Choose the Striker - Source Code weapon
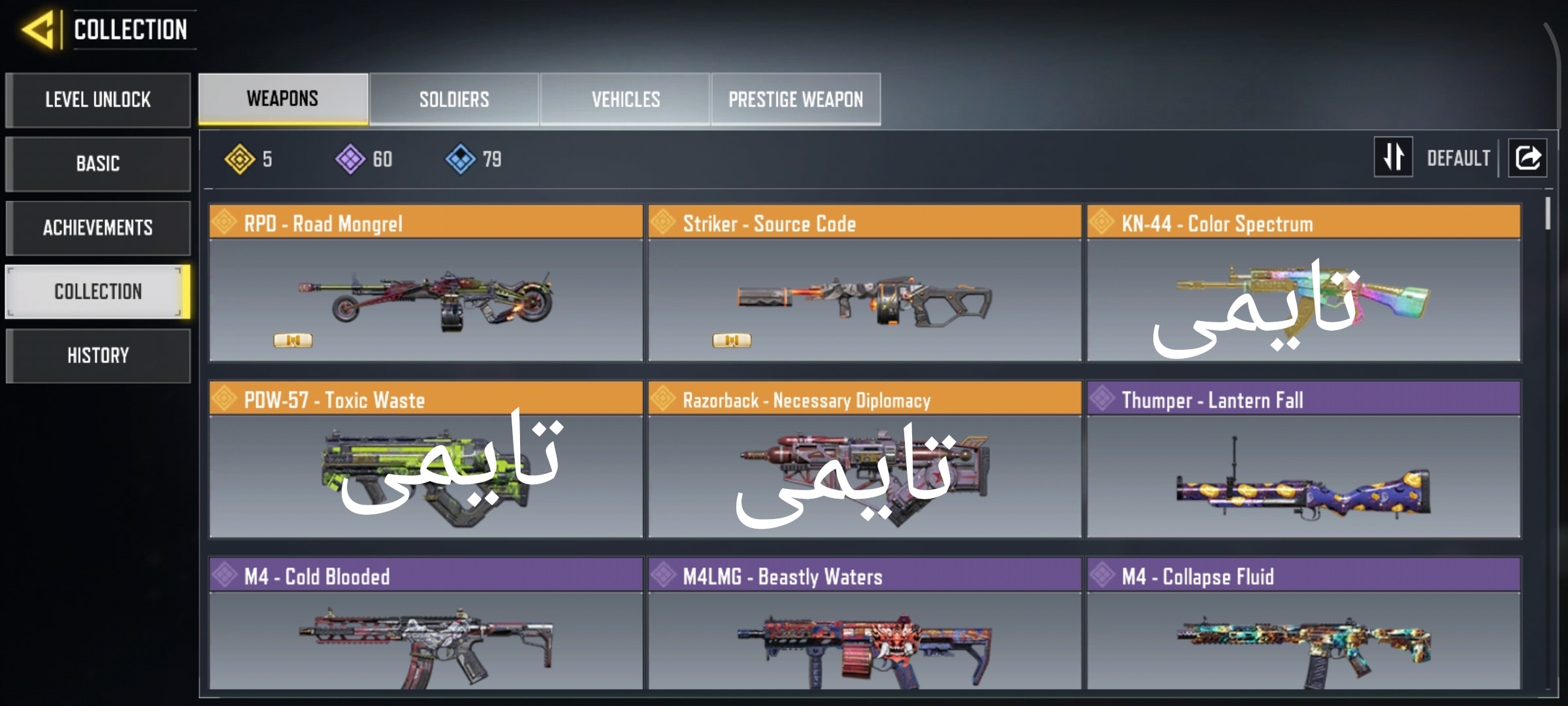This screenshot has height=706, width=1568. click(x=864, y=284)
